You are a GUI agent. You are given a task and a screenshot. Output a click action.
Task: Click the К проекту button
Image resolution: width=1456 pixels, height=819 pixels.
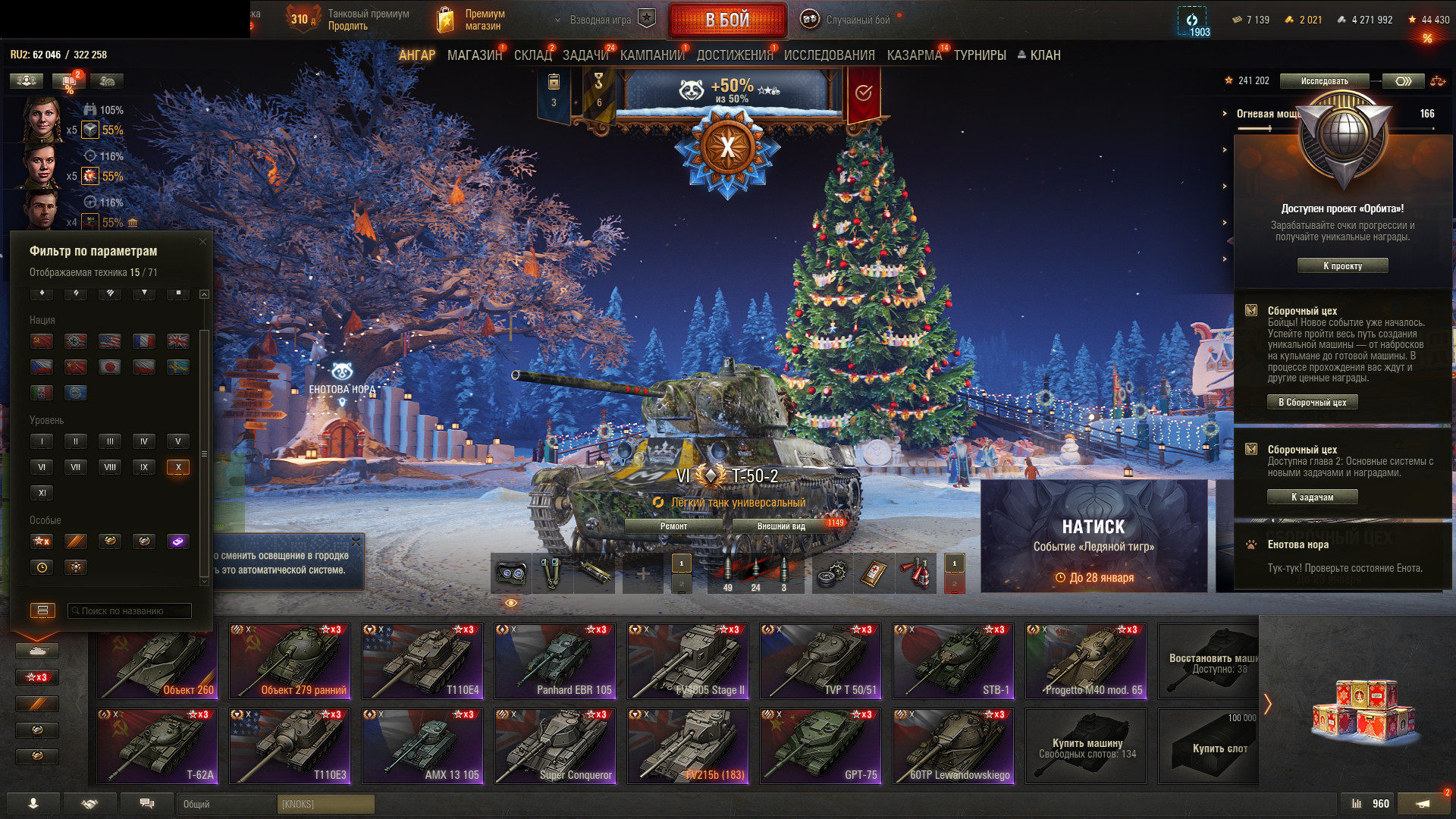[1342, 266]
